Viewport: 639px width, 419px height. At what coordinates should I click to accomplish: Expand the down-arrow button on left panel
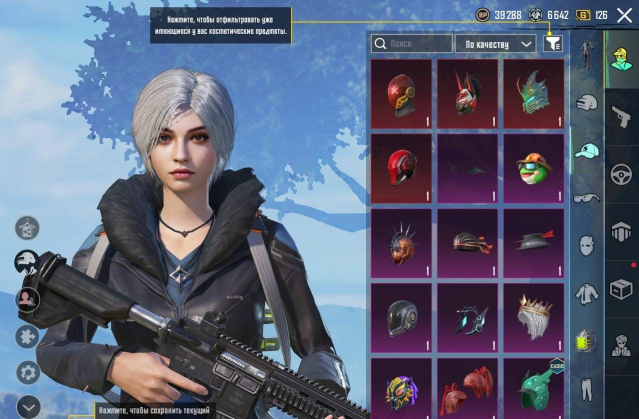pos(27,407)
